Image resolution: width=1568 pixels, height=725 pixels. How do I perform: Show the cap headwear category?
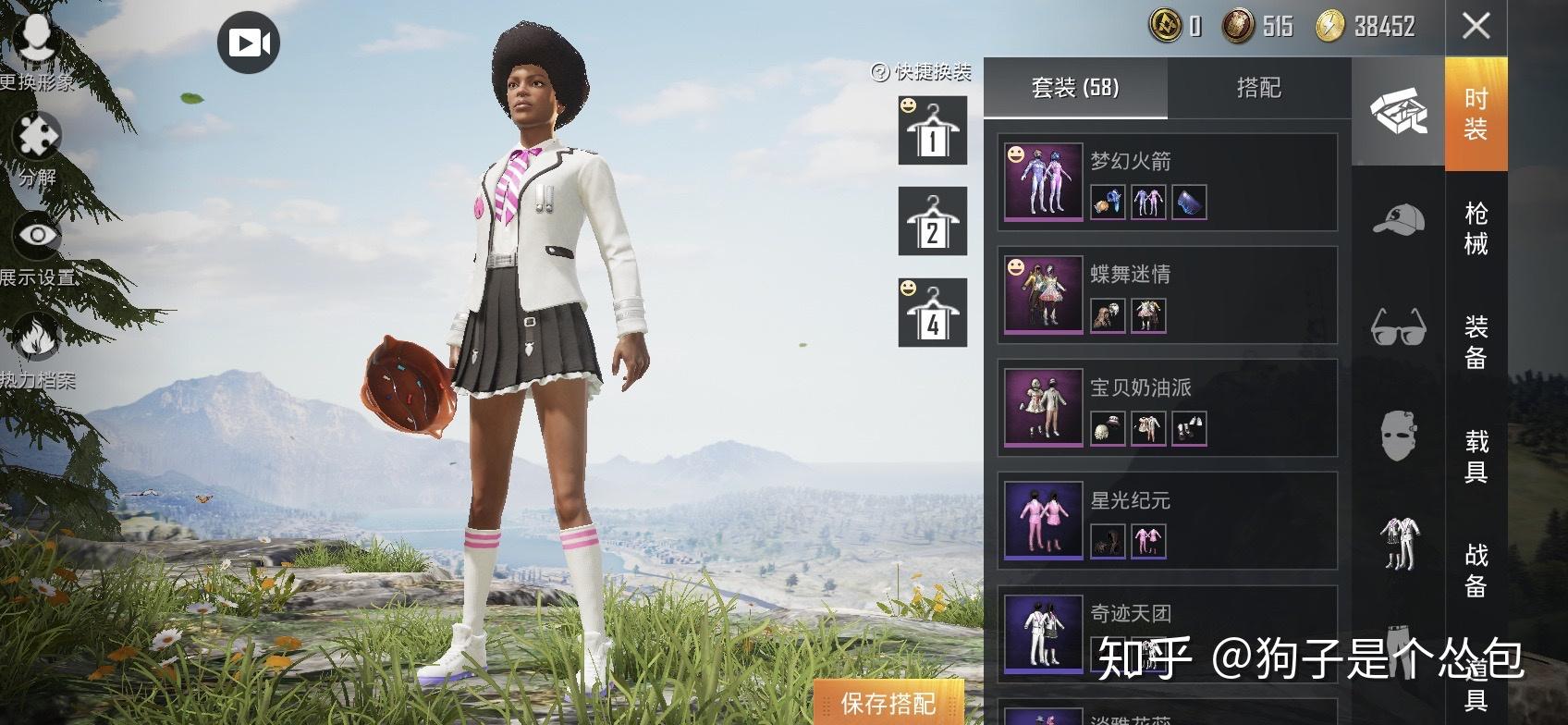tap(1398, 219)
